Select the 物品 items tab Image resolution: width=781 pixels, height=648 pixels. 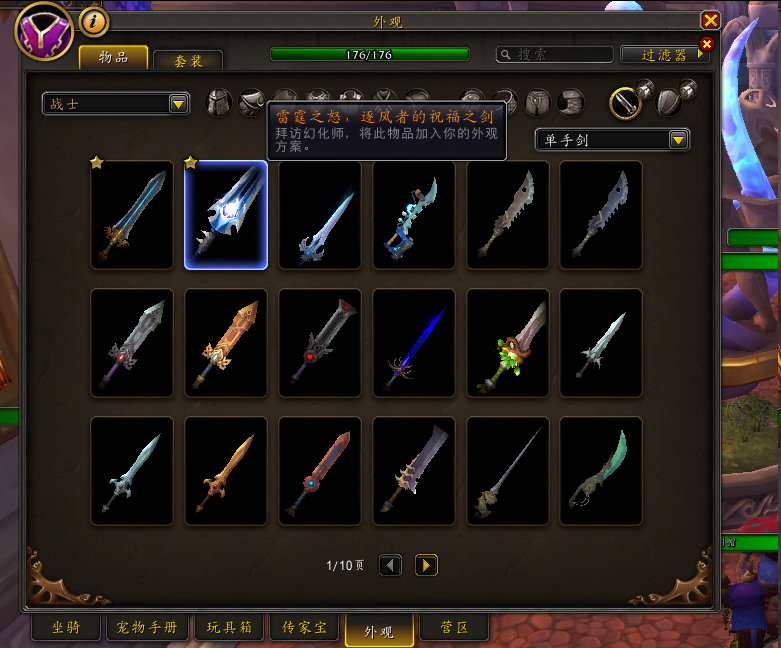click(113, 58)
